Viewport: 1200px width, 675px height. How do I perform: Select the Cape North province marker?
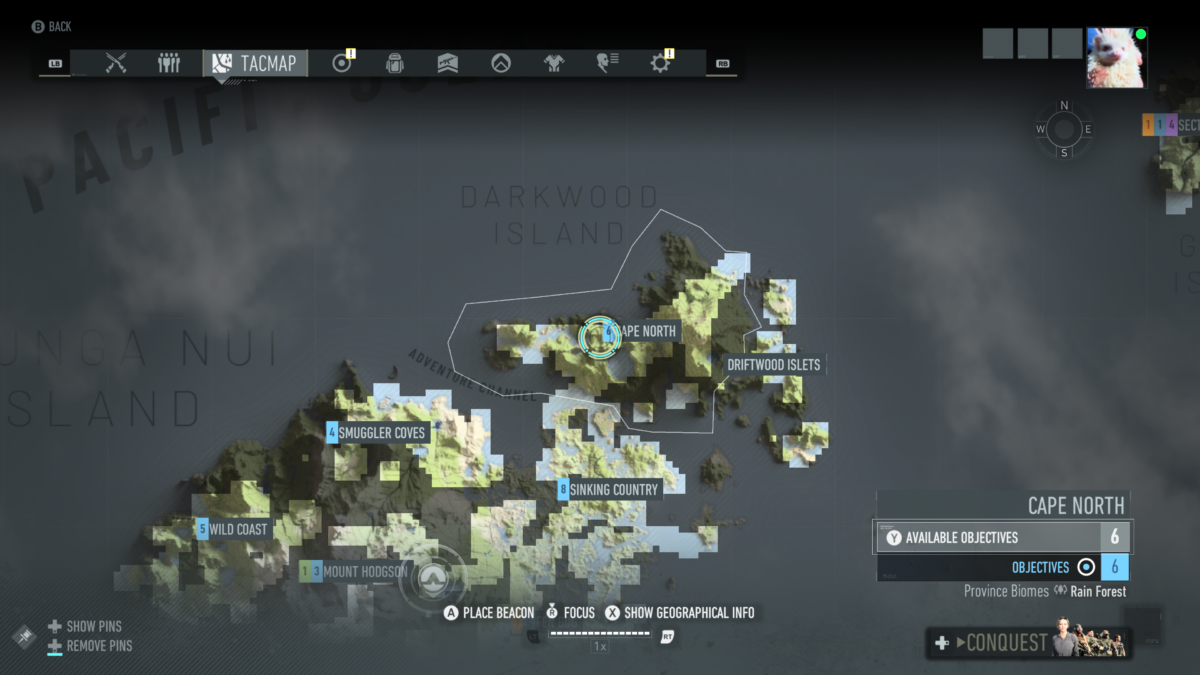(x=600, y=336)
